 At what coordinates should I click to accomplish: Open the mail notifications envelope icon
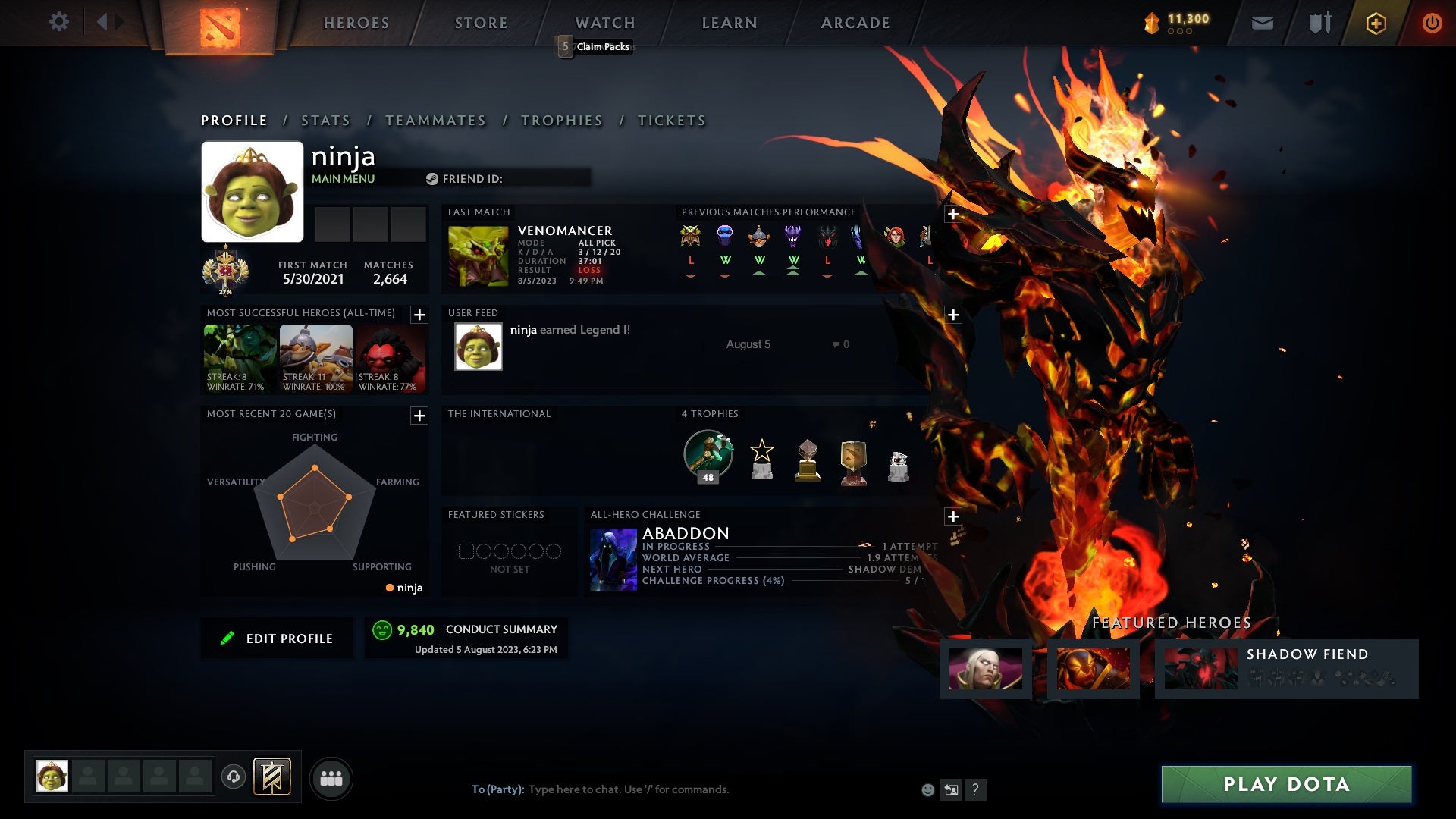[x=1261, y=23]
